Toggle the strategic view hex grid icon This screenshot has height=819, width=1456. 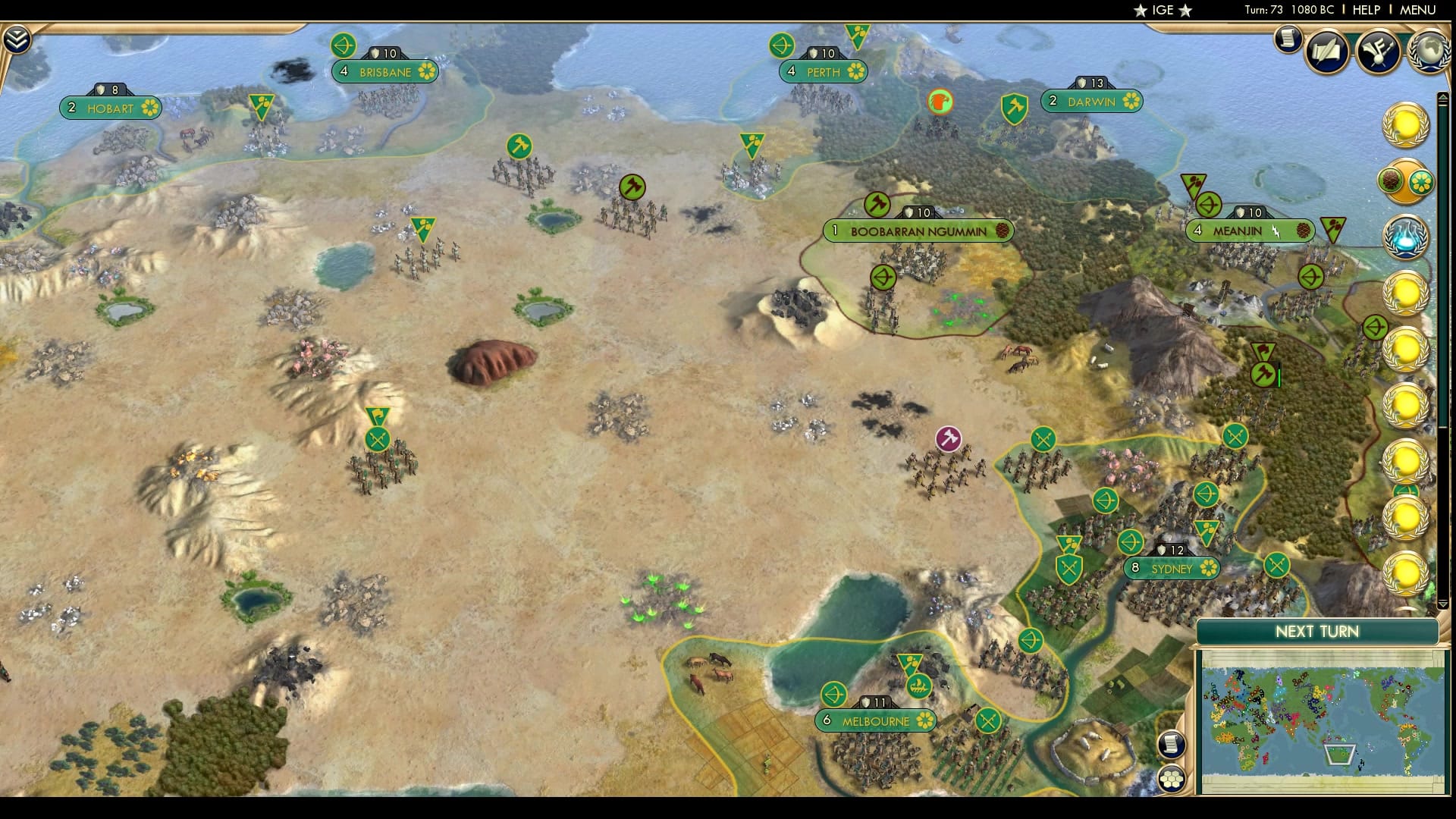pyautogui.click(x=1172, y=778)
